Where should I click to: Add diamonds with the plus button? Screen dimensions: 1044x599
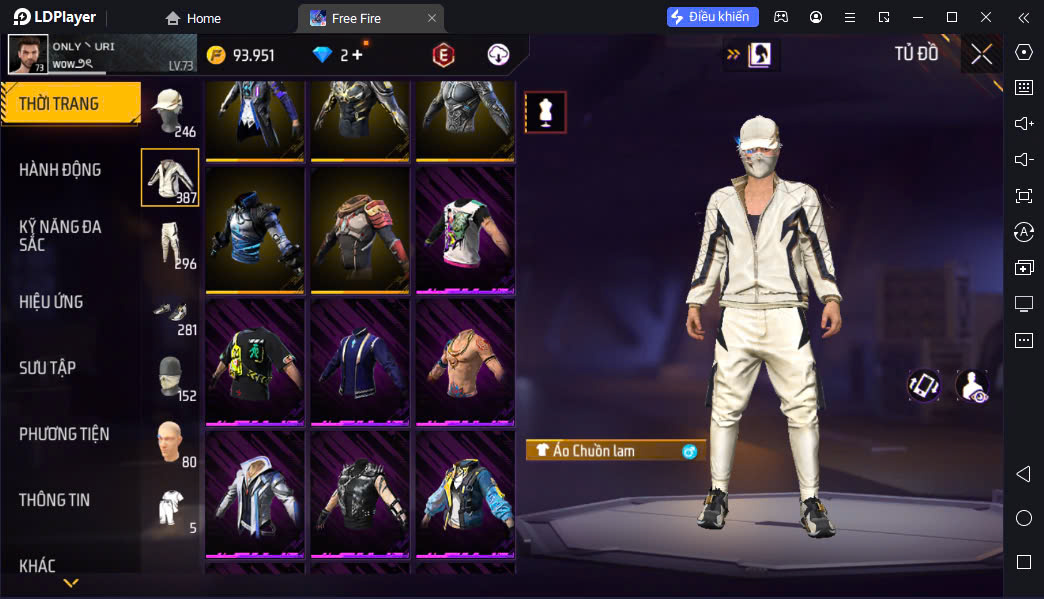point(358,55)
